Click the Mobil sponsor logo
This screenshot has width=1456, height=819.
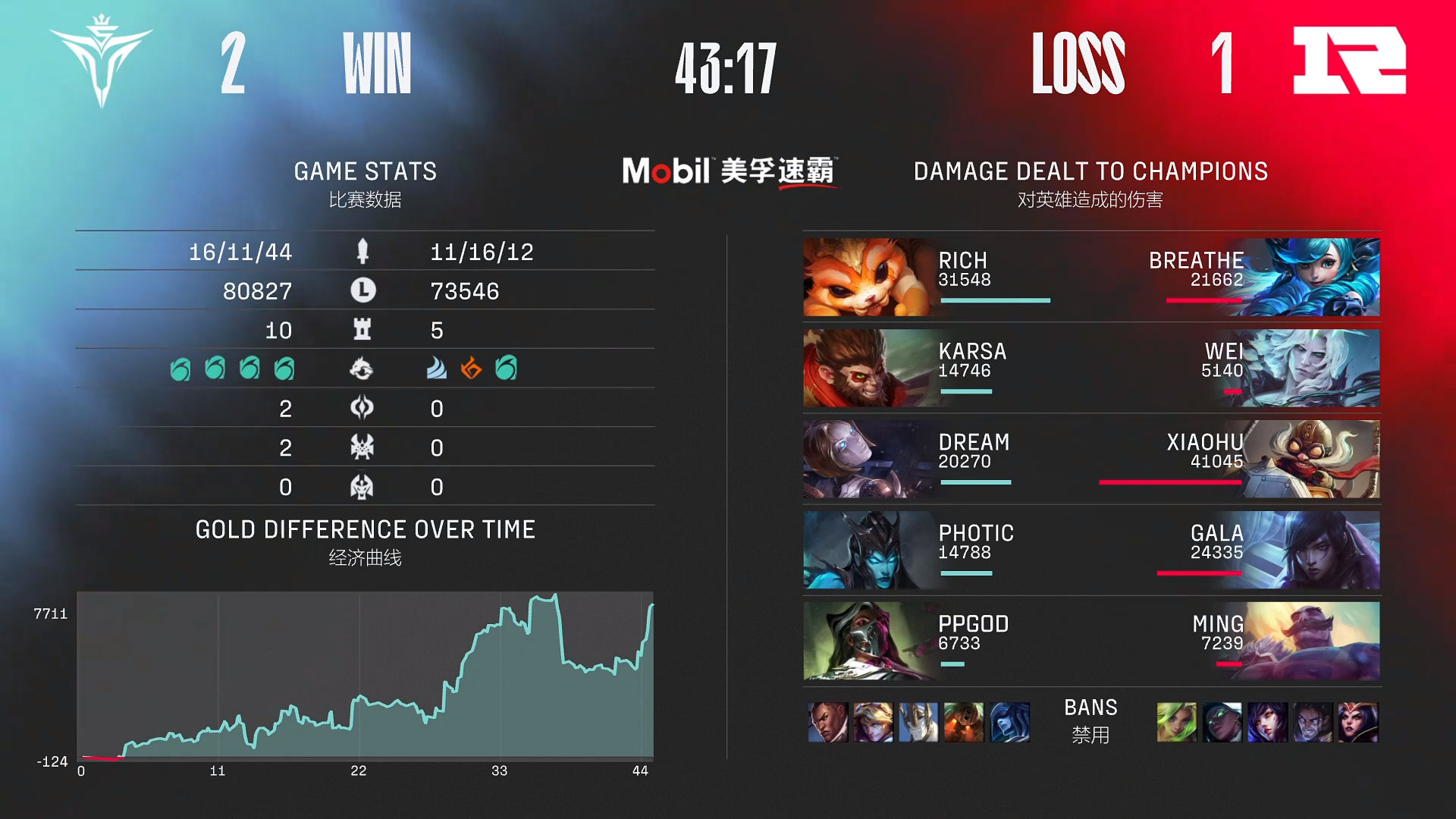[730, 168]
